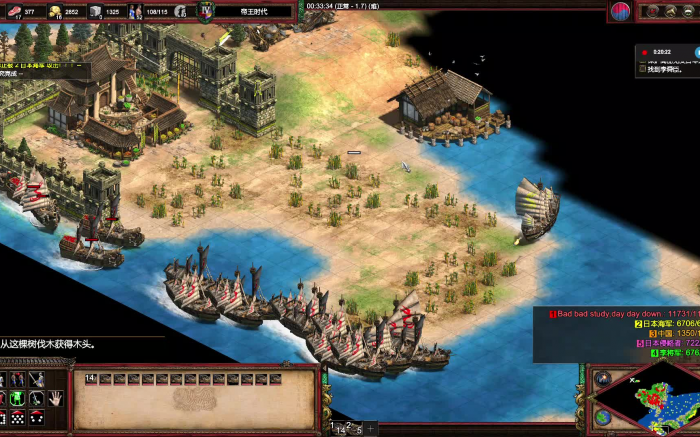The image size is (700, 437).
Task: Select the Japanese Navy score entry
Action: point(660,323)
